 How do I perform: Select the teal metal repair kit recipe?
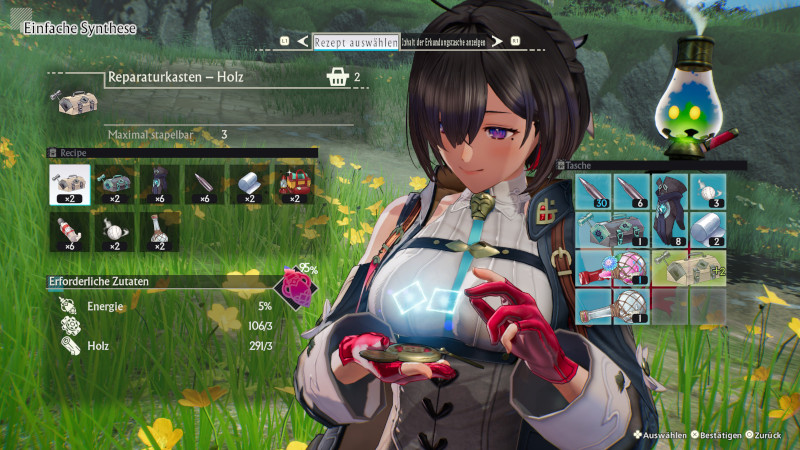[113, 184]
